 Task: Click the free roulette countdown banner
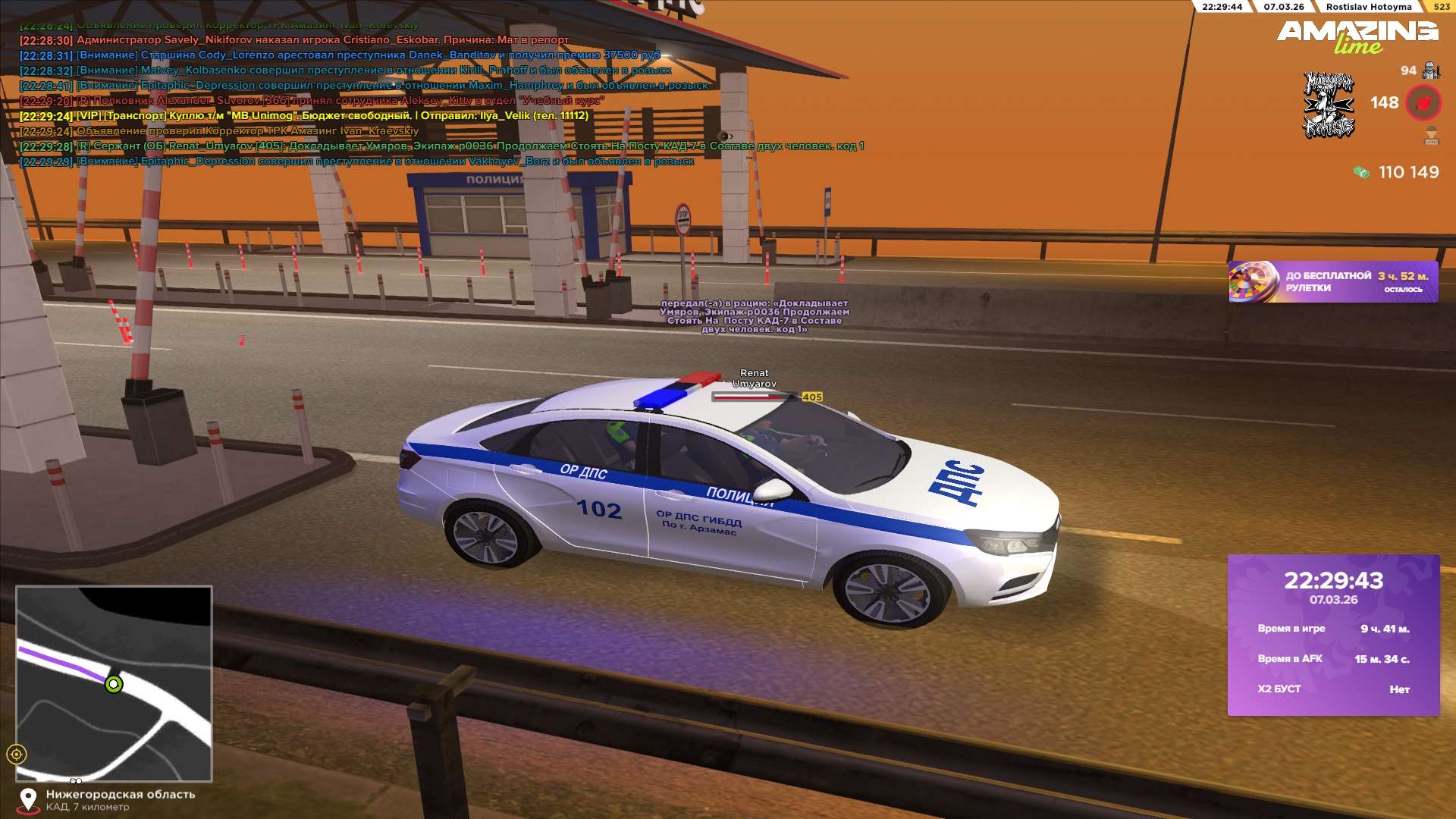(x=1332, y=282)
